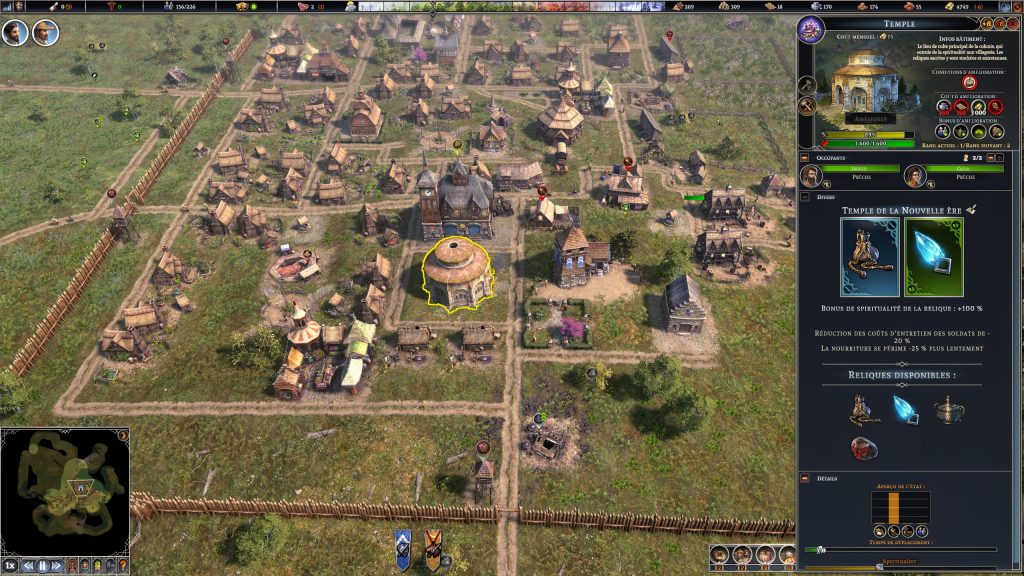Select the blue shield army banner

point(403,548)
